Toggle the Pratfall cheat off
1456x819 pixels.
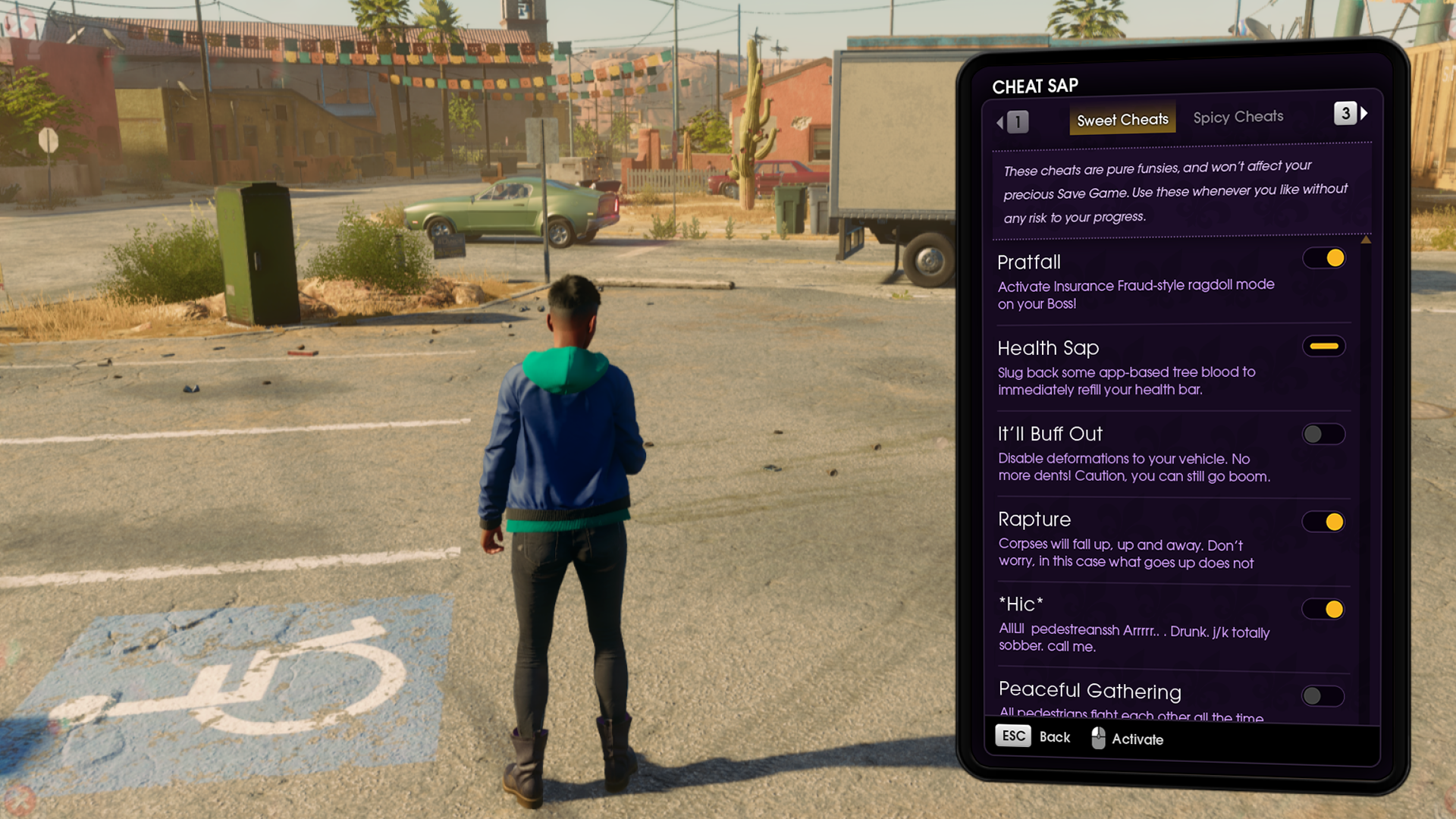point(1324,259)
